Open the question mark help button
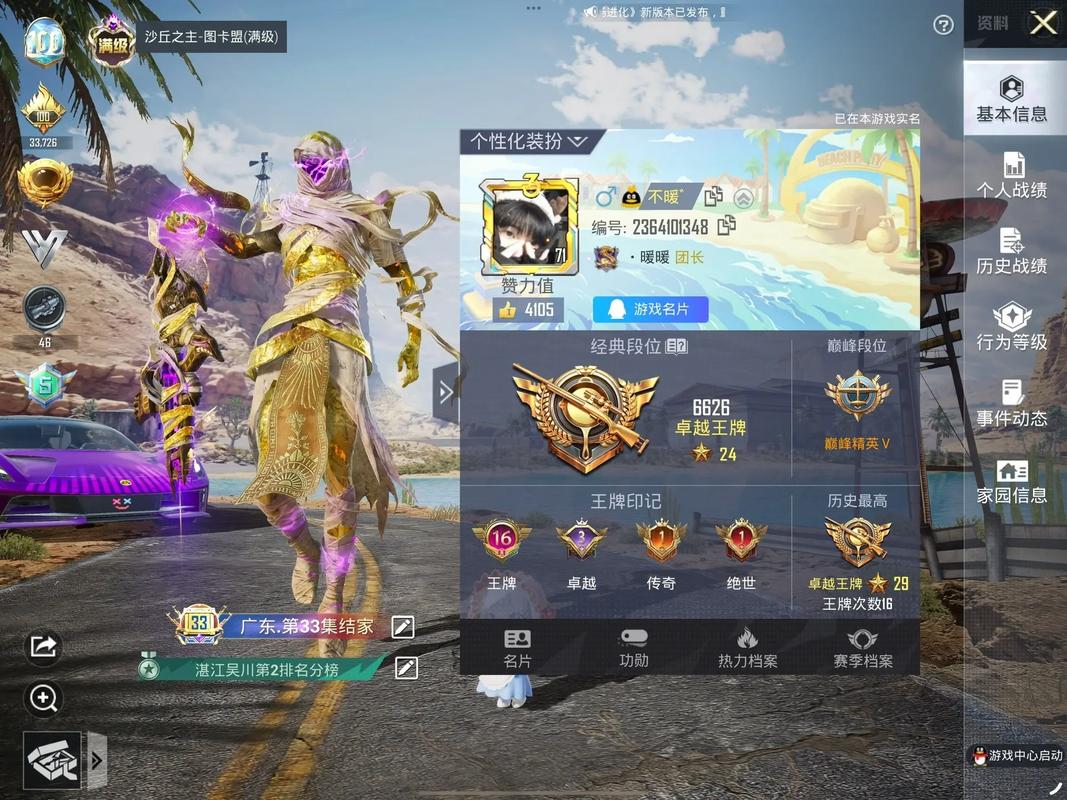This screenshot has height=800, width=1067. pos(943,25)
